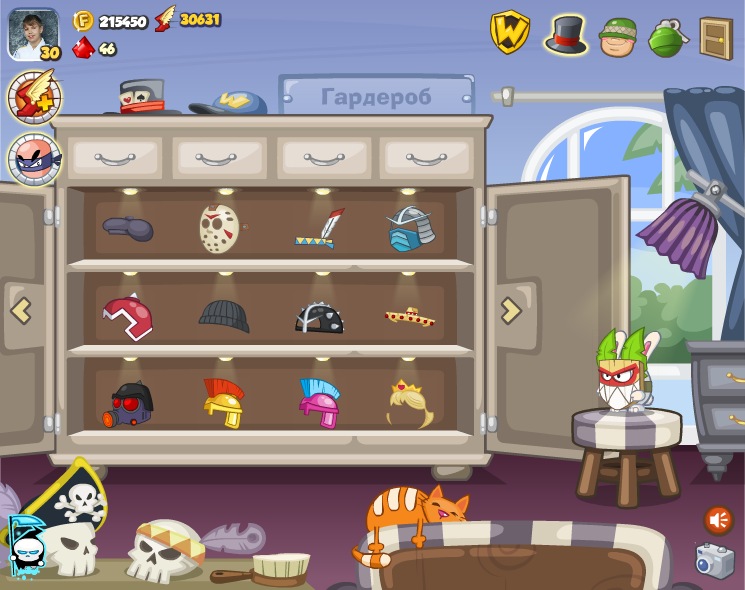Viewport: 745px width, 590px height.
Task: Choose the samurai helmet with blue mask
Action: [410, 229]
